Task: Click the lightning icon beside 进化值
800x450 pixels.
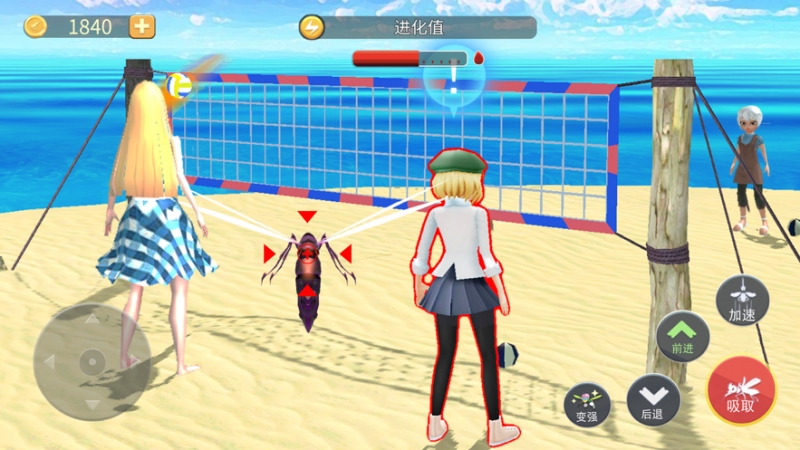Action: [312, 28]
